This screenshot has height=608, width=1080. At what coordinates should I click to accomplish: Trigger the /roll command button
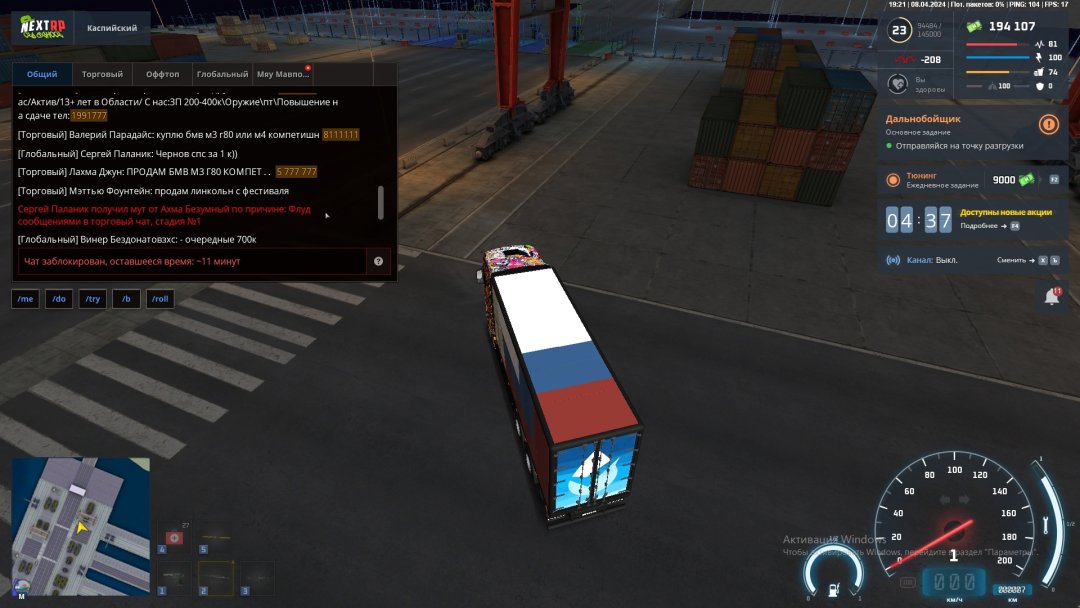click(x=160, y=299)
